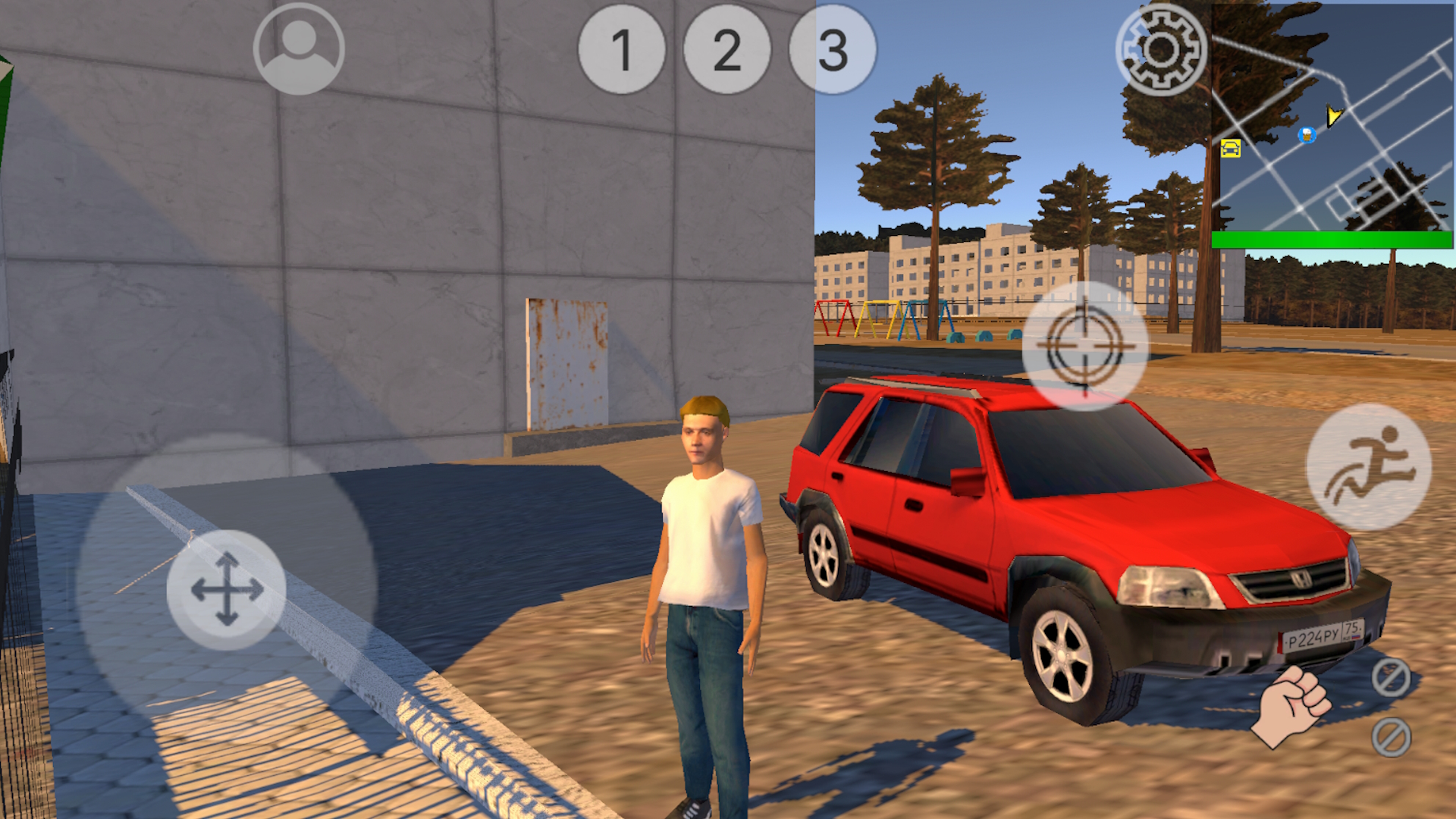The image size is (1456, 819).
Task: Select the yellow car marker on the minimap
Action: tap(1231, 149)
